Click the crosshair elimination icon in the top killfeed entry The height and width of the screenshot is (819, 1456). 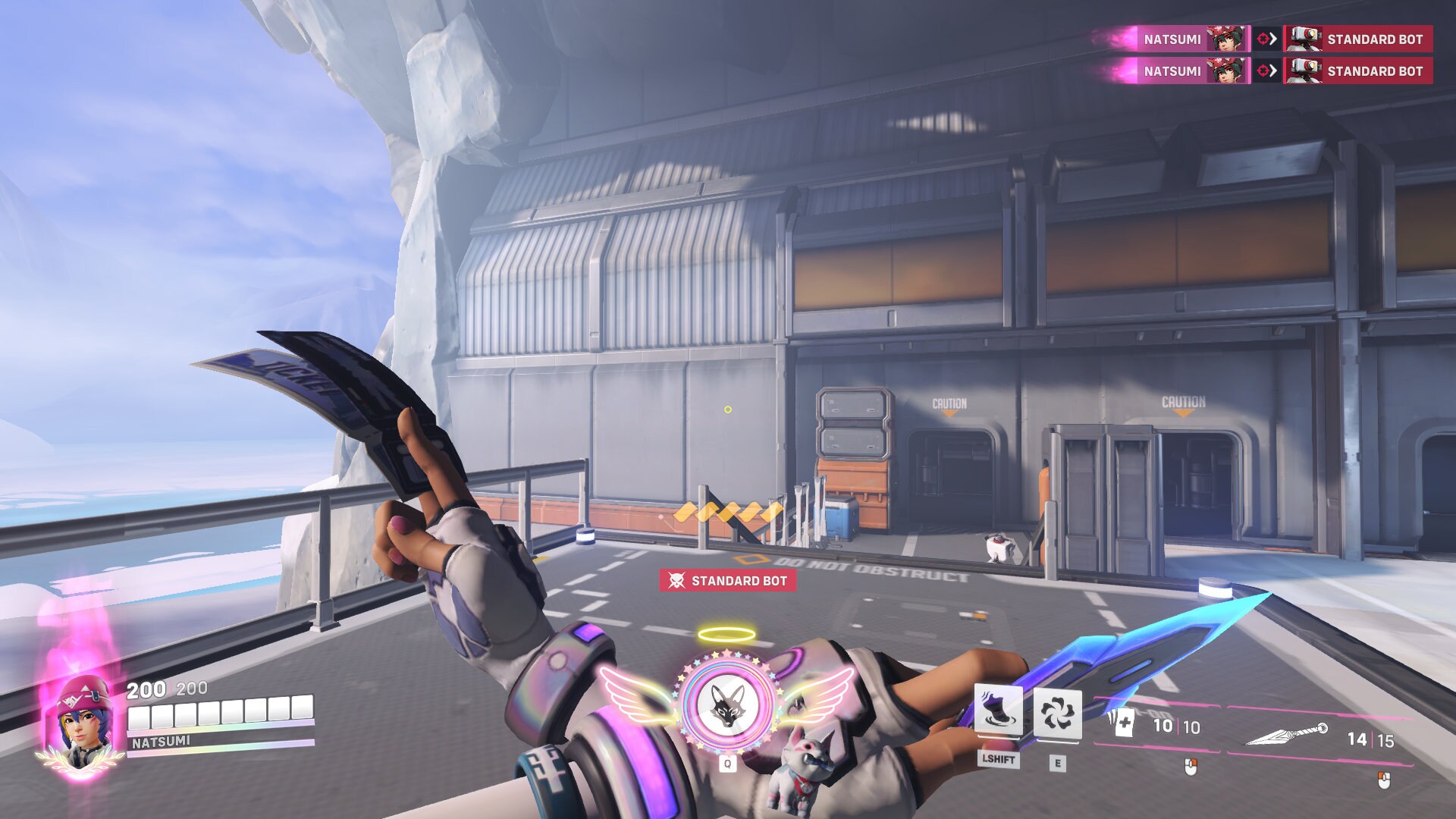click(x=1261, y=39)
